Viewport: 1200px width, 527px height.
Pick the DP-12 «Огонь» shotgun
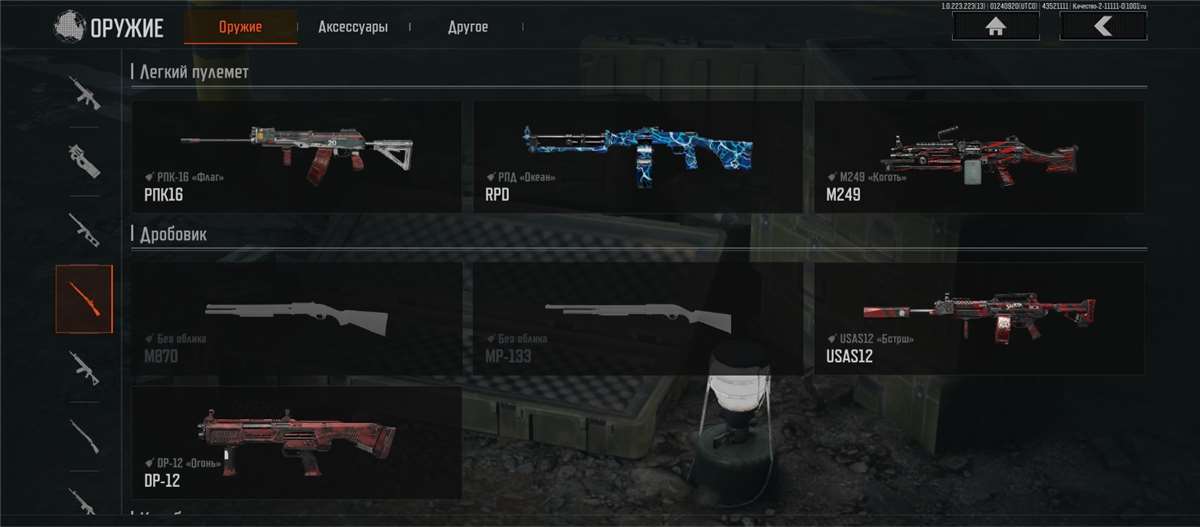[296, 442]
